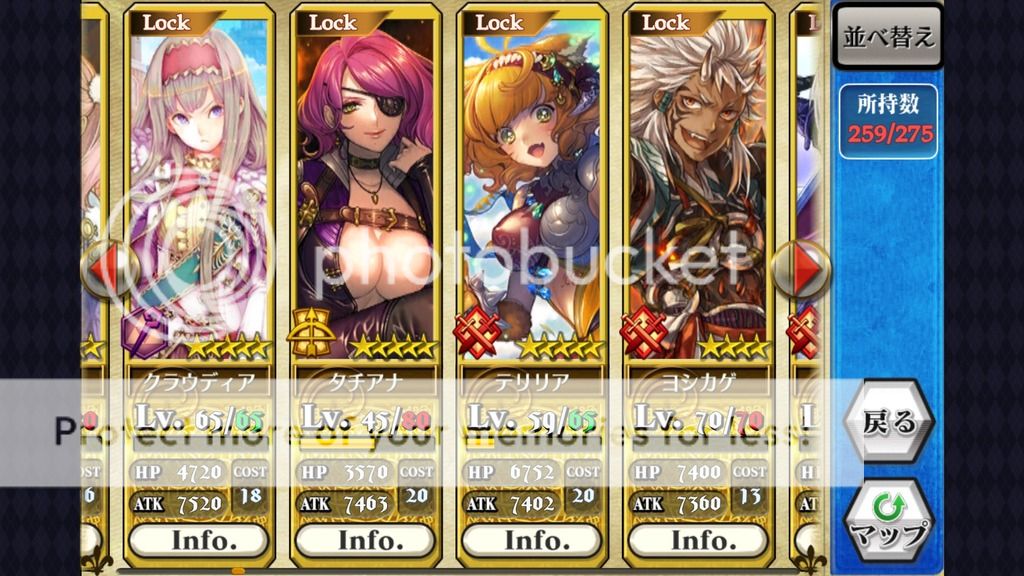Open the 並べ替え sort button
Image resolution: width=1024 pixels, height=576 pixels.
[x=888, y=37]
